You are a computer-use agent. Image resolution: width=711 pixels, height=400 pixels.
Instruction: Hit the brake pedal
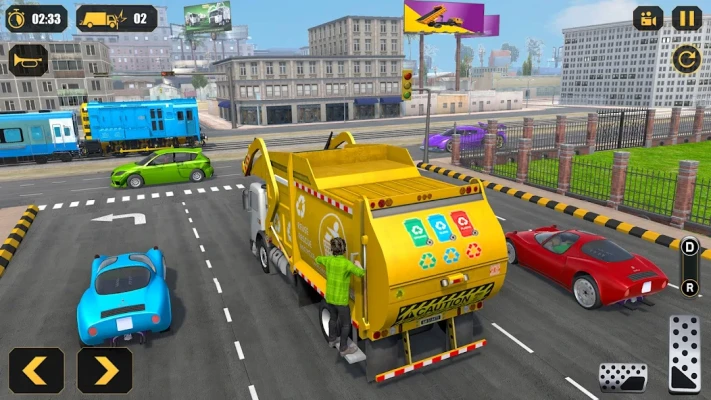point(622,377)
